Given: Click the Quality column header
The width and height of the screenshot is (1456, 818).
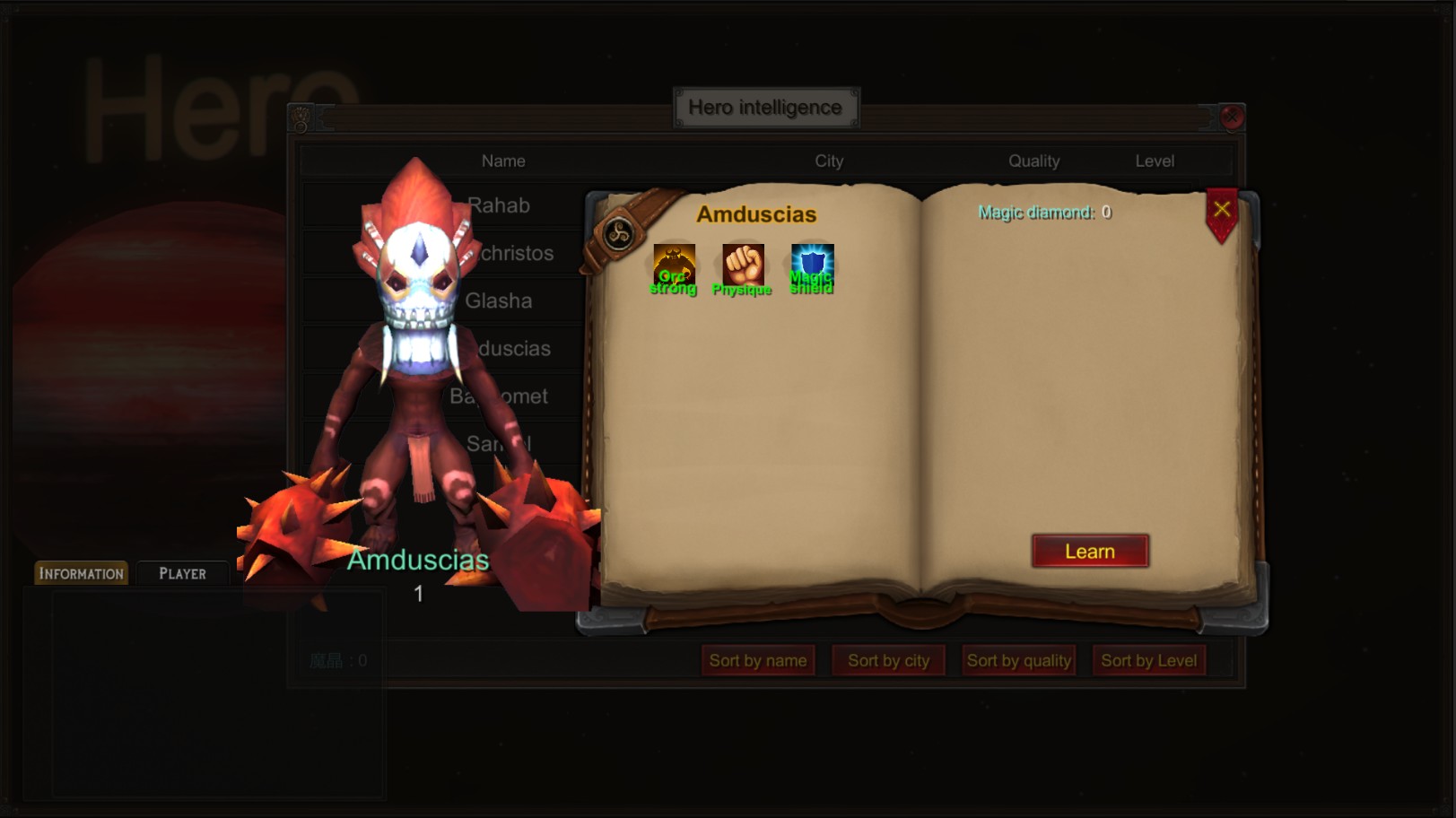Looking at the screenshot, I should (x=1034, y=161).
